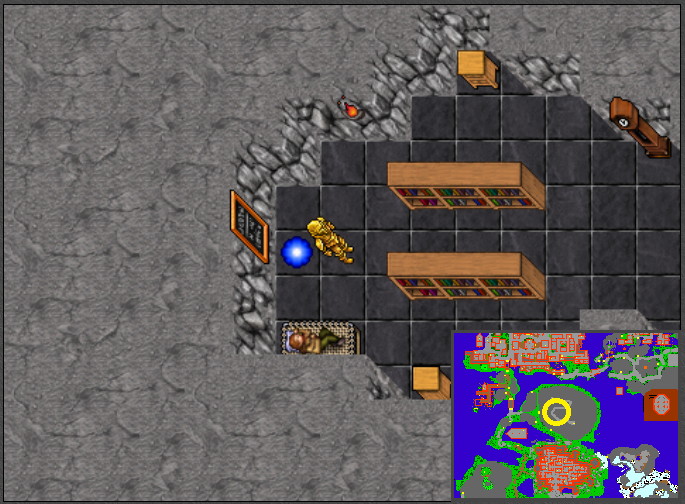685x504 pixels.
Task: Select the yellow ring marker on the minimap
Action: (557, 411)
